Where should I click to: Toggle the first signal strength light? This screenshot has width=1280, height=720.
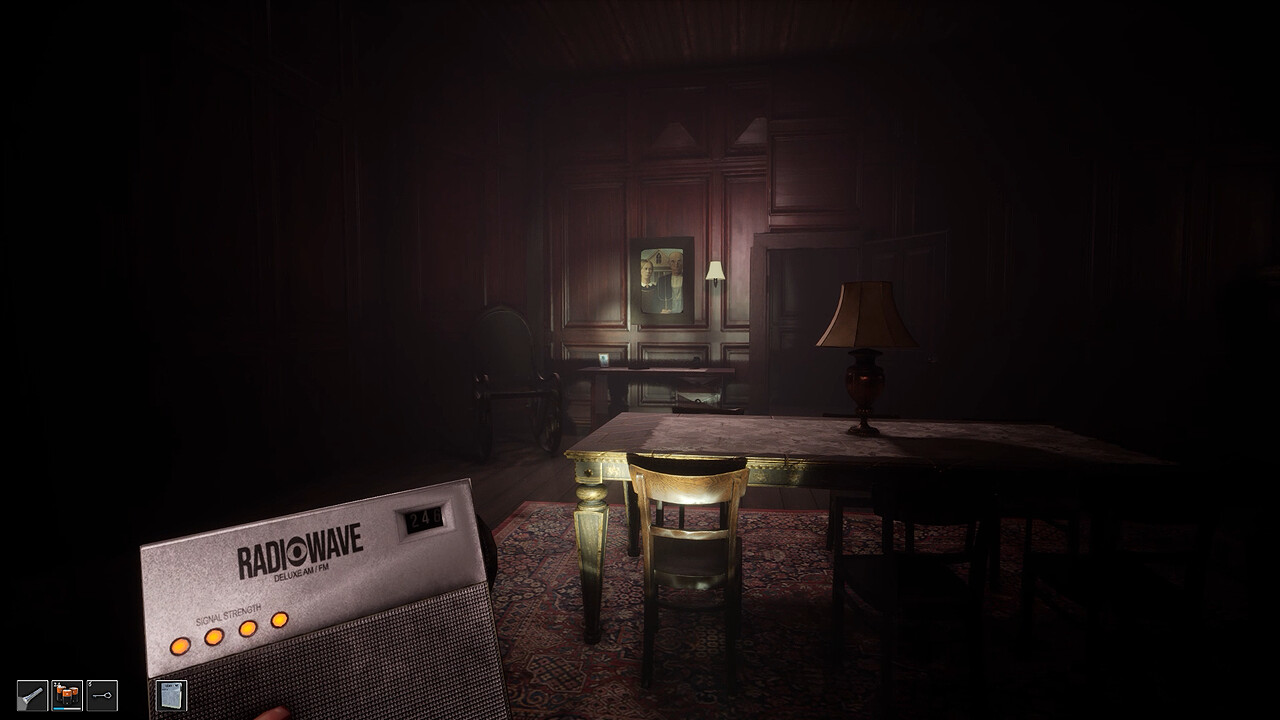180,646
